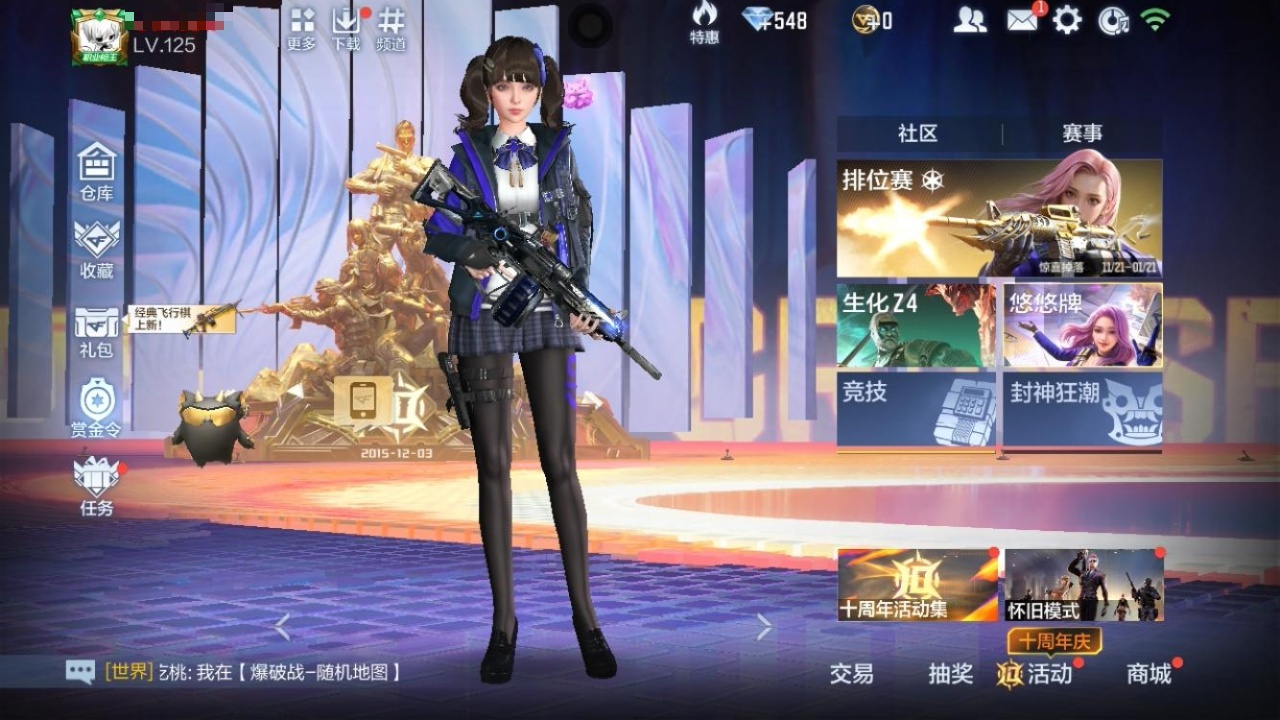Image resolution: width=1280 pixels, height=720 pixels.
Task: Open the mail inbox envelope
Action: tap(1022, 20)
